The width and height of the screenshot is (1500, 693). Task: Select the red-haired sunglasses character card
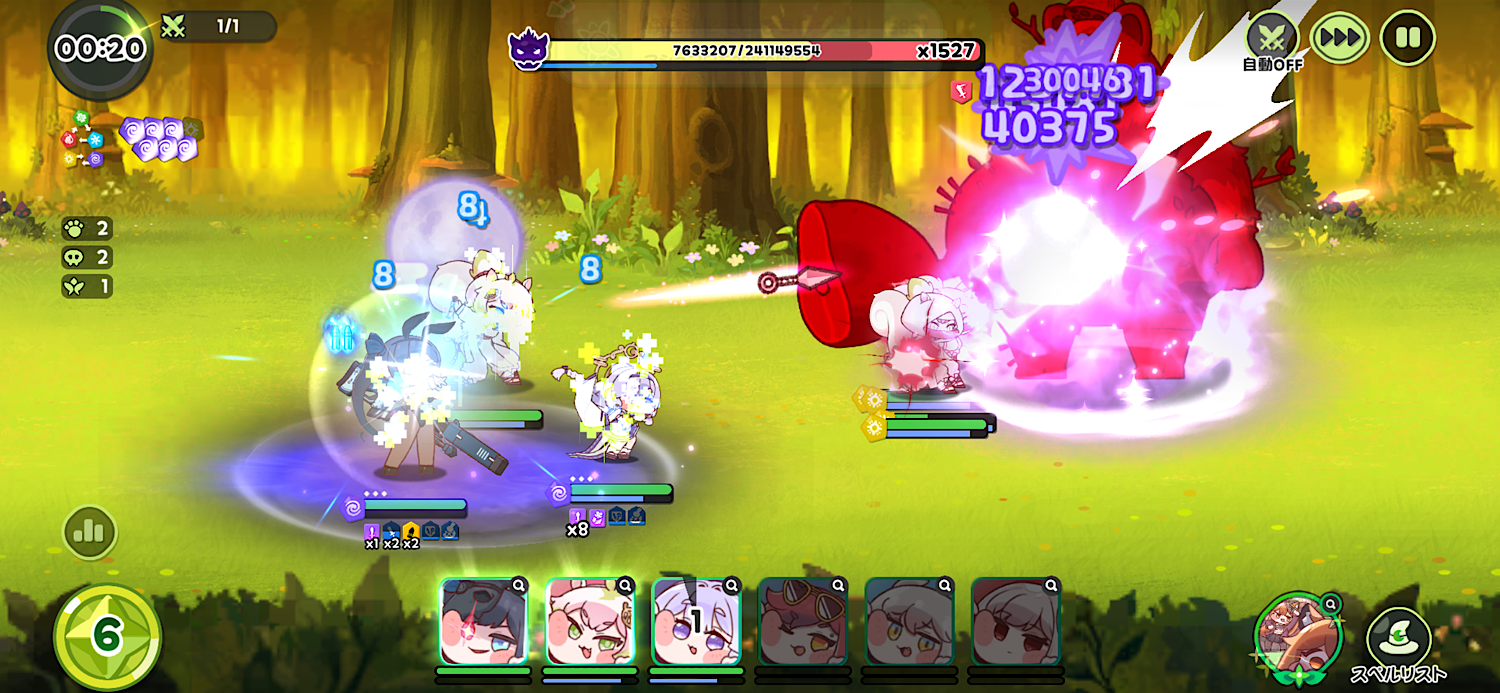click(803, 622)
